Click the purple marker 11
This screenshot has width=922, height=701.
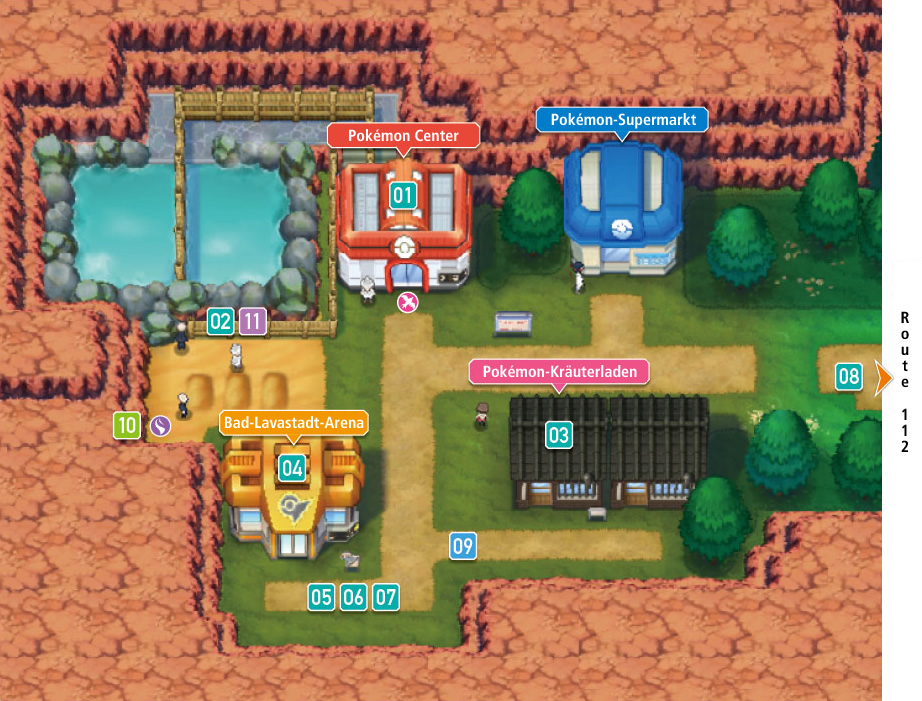coord(253,322)
